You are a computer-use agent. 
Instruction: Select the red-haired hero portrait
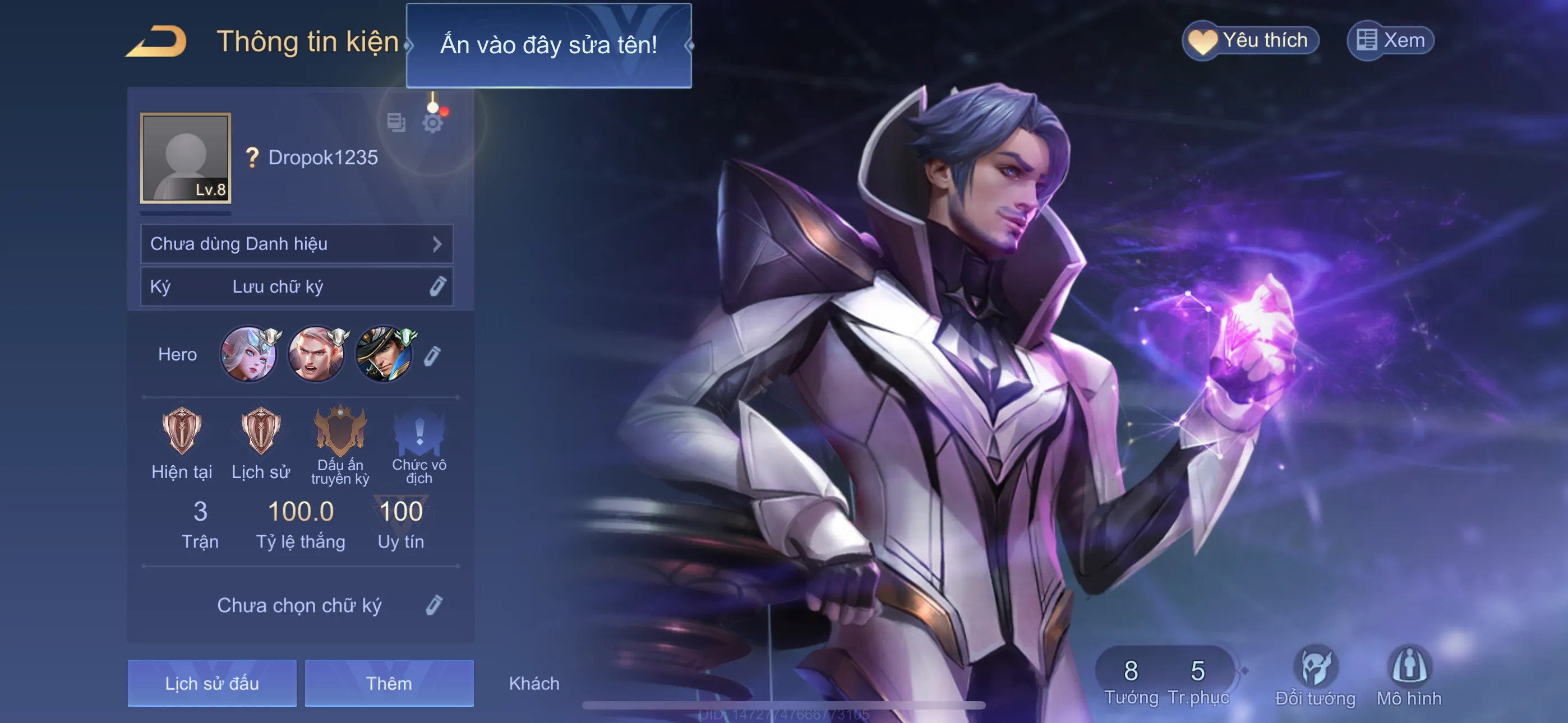click(316, 354)
